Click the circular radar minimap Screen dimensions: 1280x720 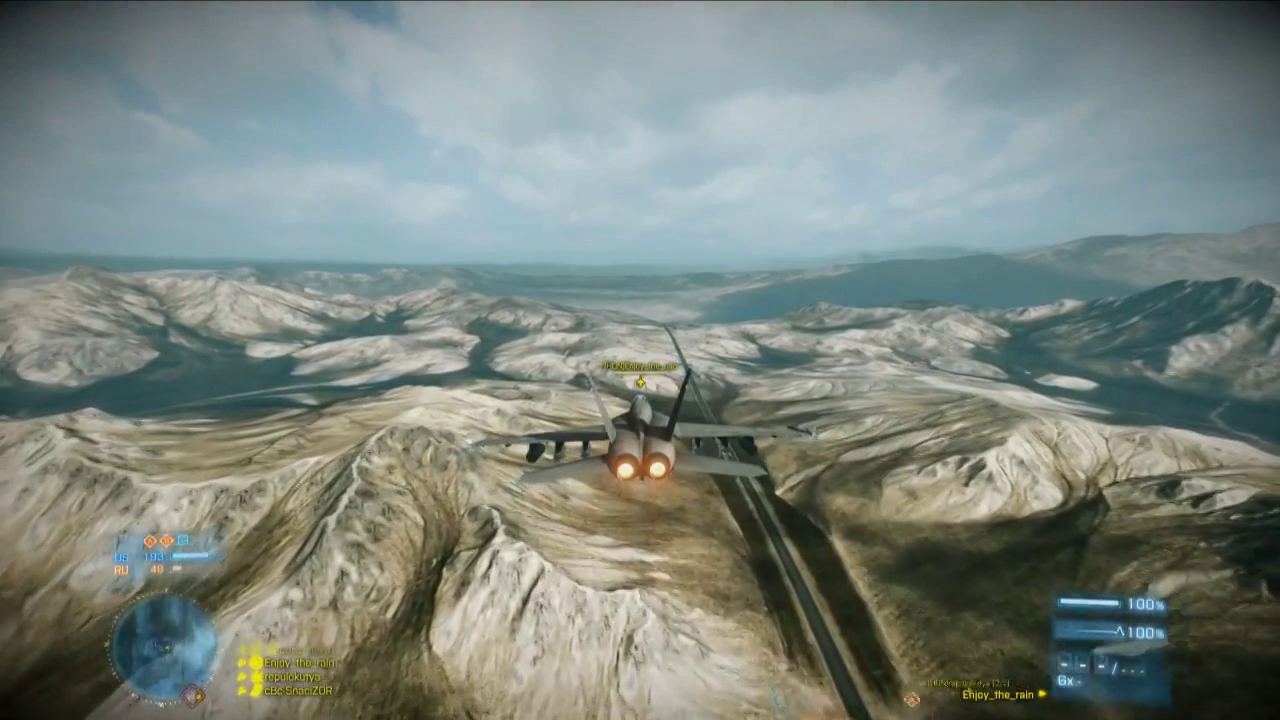163,644
